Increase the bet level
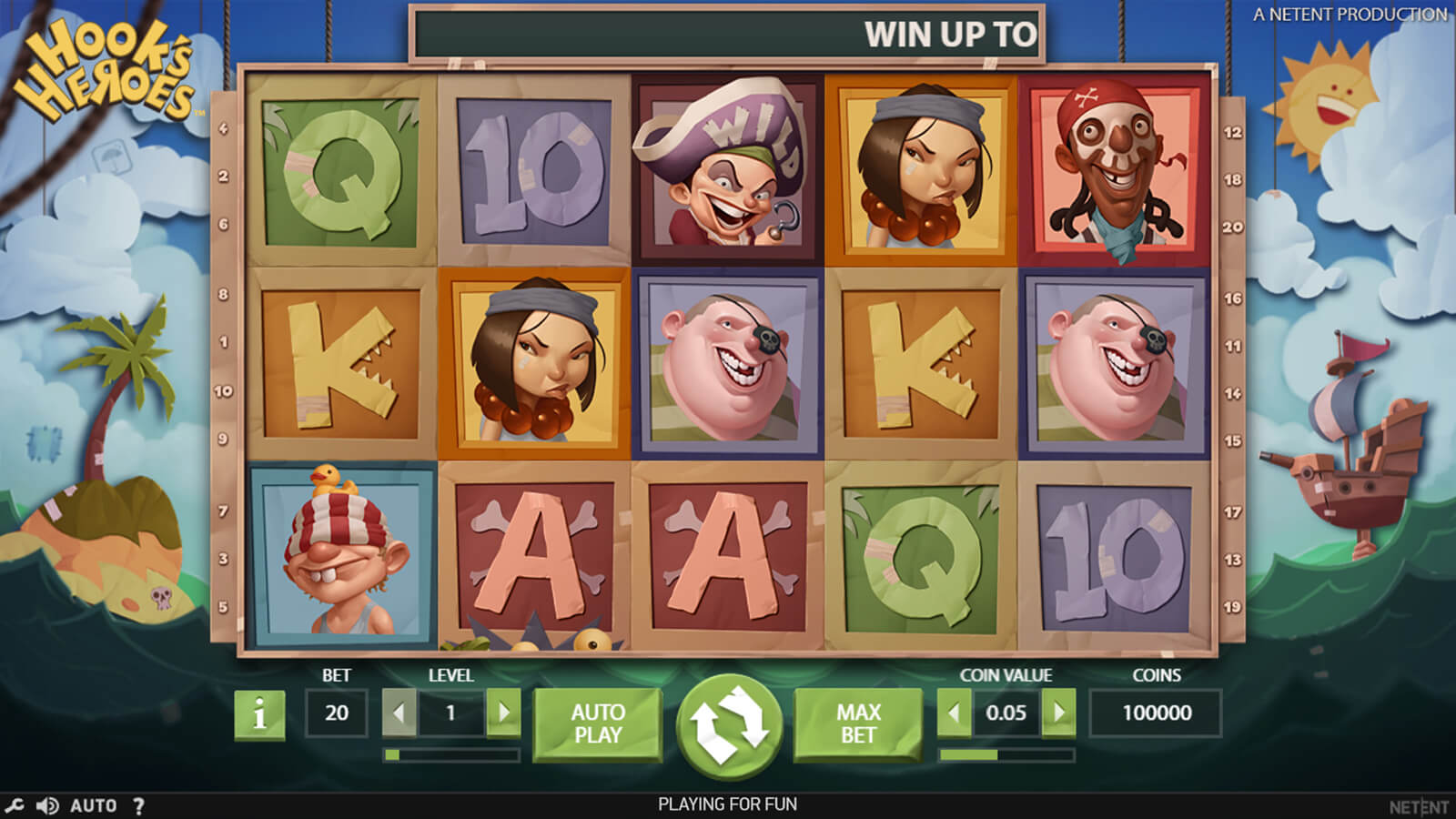Image resolution: width=1456 pixels, height=819 pixels. tap(503, 713)
